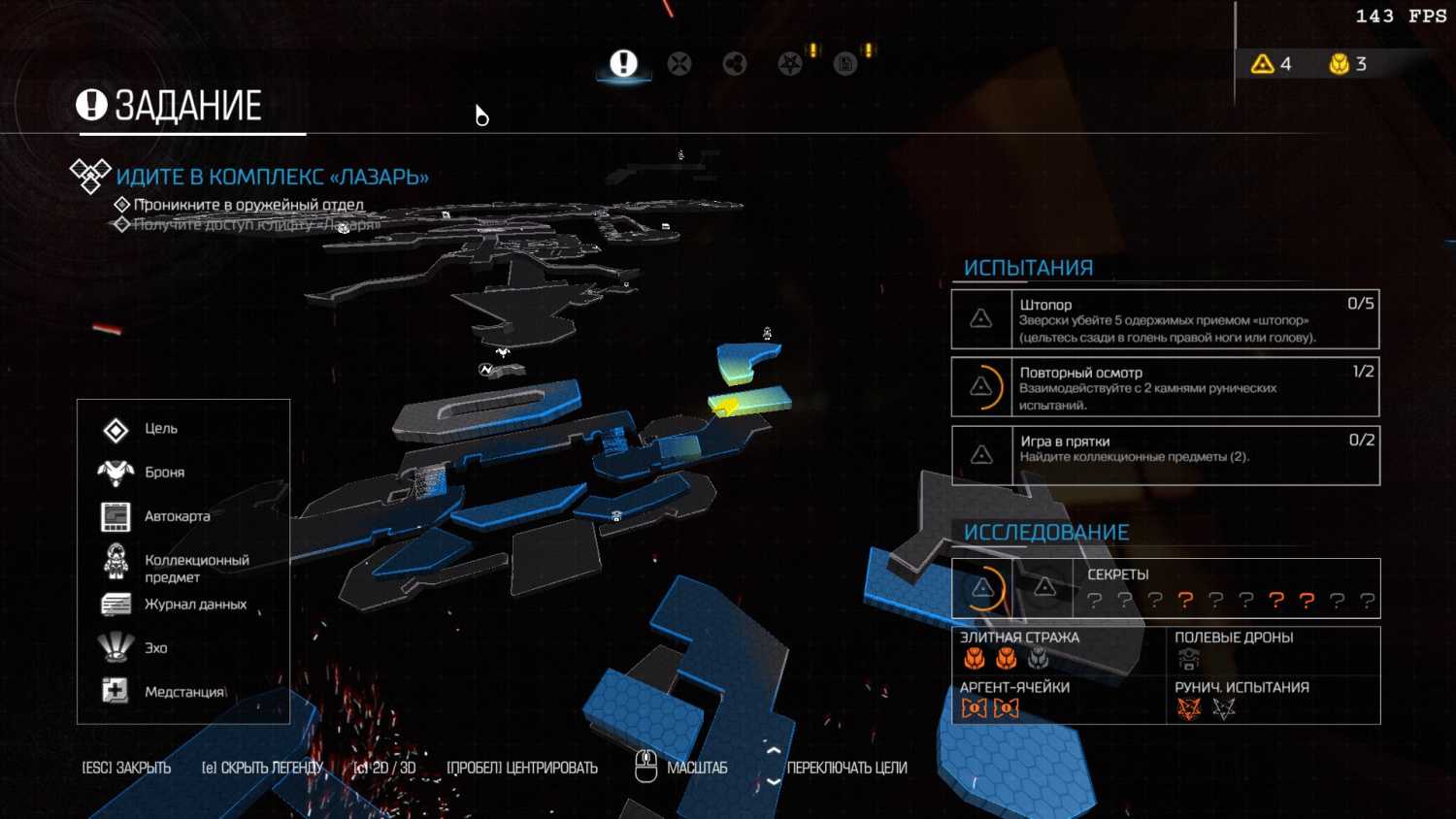Switch to the crossed-circle arsenal tab
This screenshot has height=819, width=1456.
679,64
